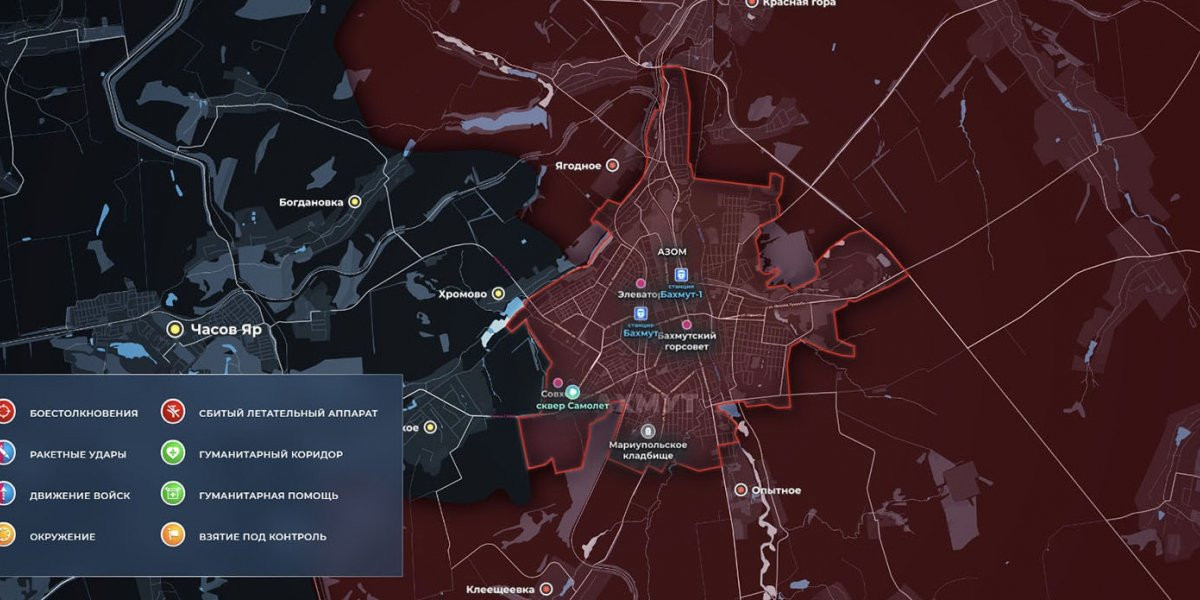Click the Красная гора marker

(x=753, y=3)
